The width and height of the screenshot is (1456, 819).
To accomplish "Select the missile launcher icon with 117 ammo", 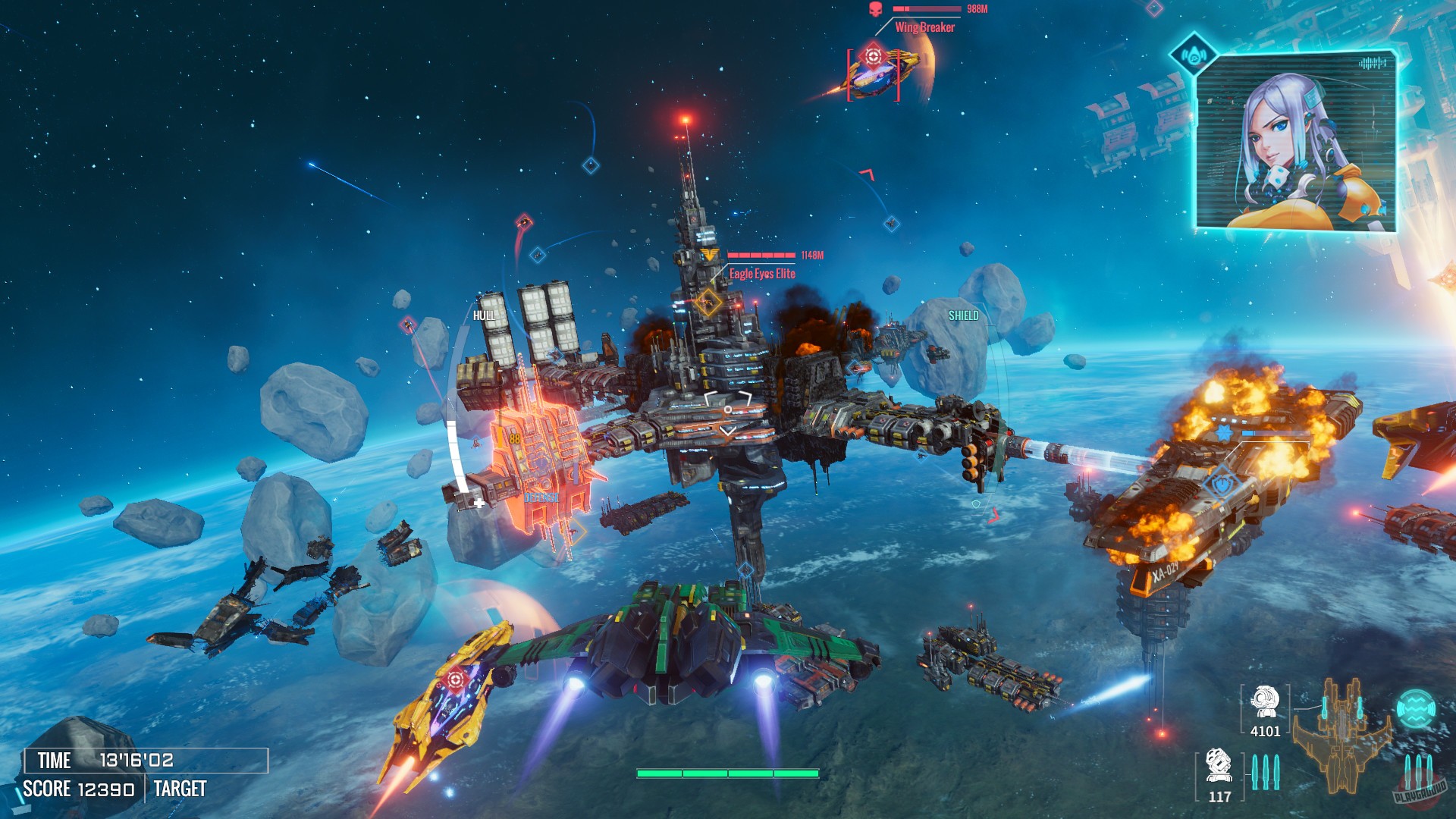I will pos(1219,766).
